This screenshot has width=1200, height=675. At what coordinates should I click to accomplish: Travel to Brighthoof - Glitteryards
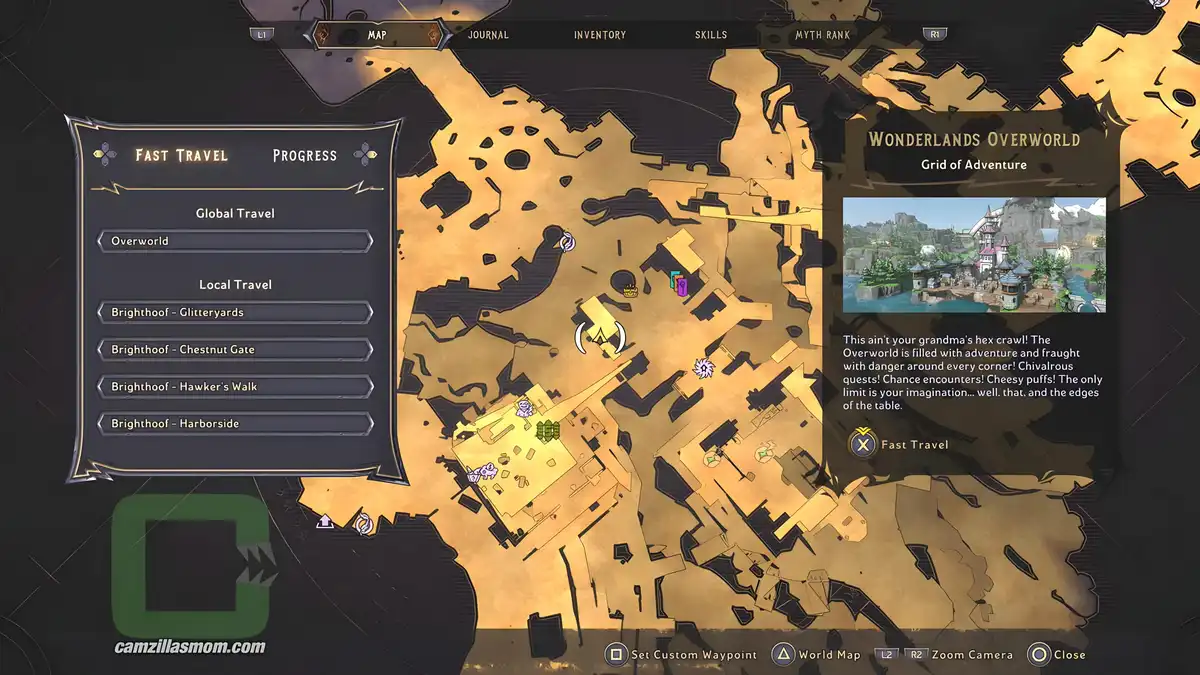pyautogui.click(x=235, y=312)
